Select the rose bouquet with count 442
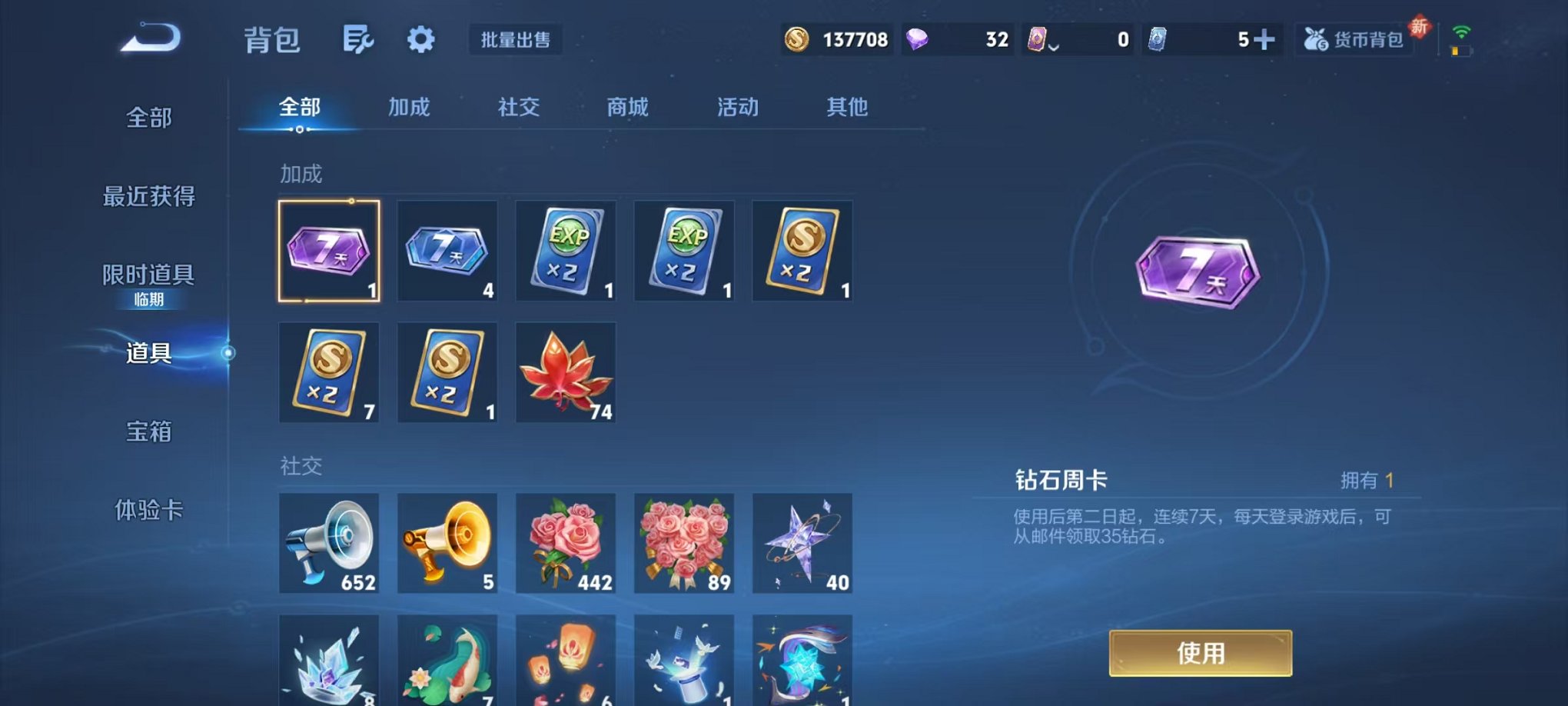This screenshot has height=706, width=1568. tap(565, 543)
